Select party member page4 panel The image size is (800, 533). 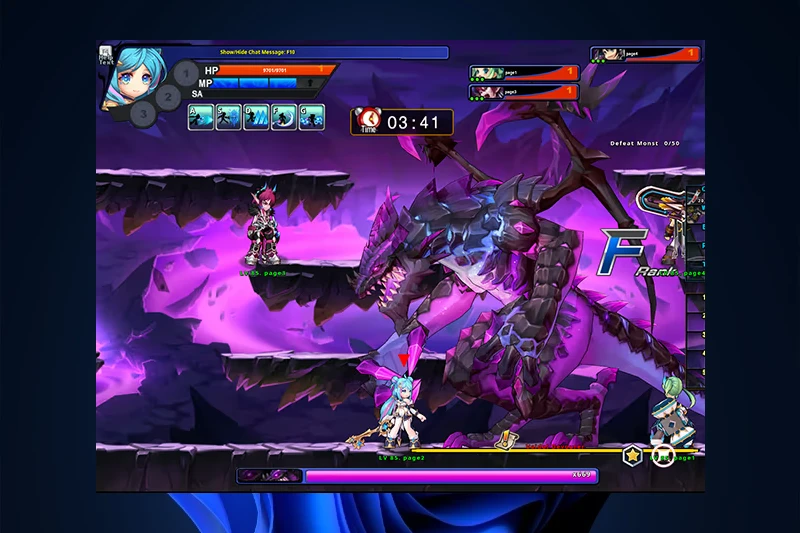point(645,55)
